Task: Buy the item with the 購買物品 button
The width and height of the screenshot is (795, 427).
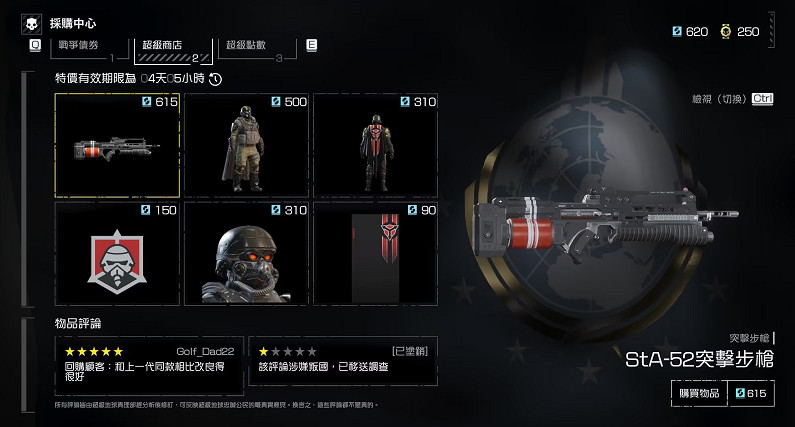Action: coord(695,394)
